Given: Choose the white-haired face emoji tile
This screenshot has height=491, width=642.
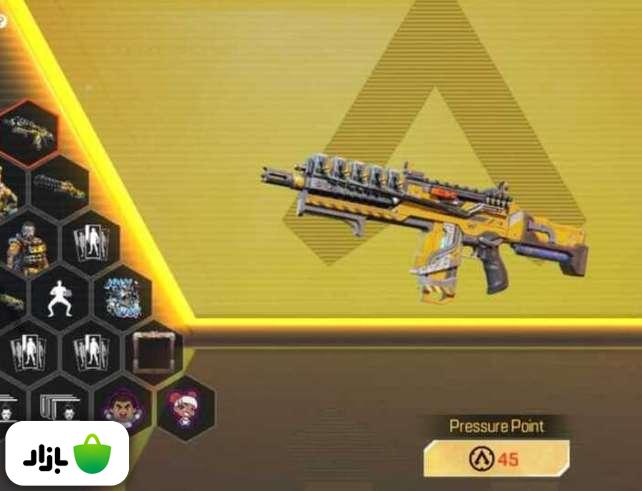Looking at the screenshot, I should [x=185, y=406].
